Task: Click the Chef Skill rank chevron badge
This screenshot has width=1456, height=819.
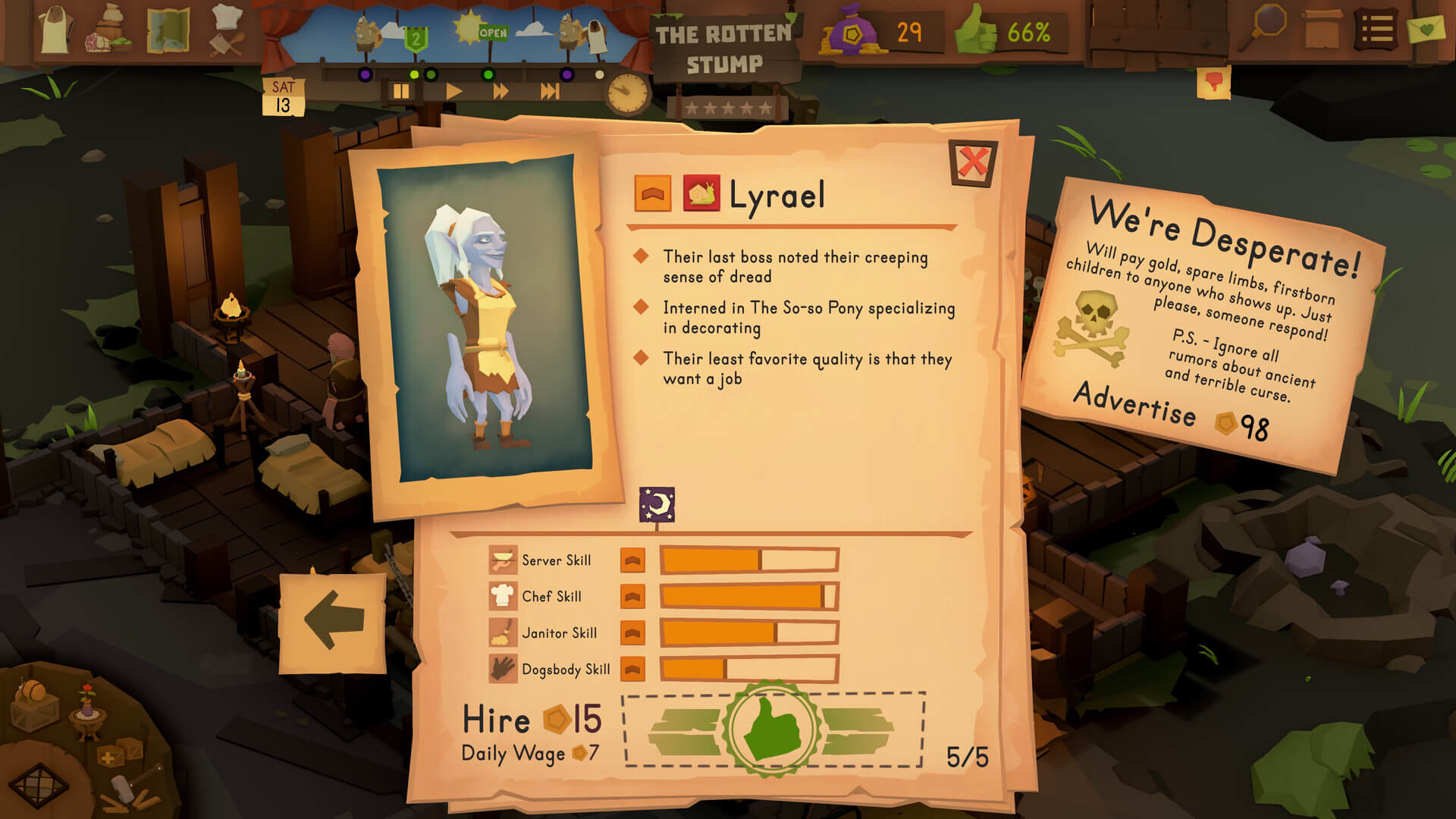Action: (633, 597)
